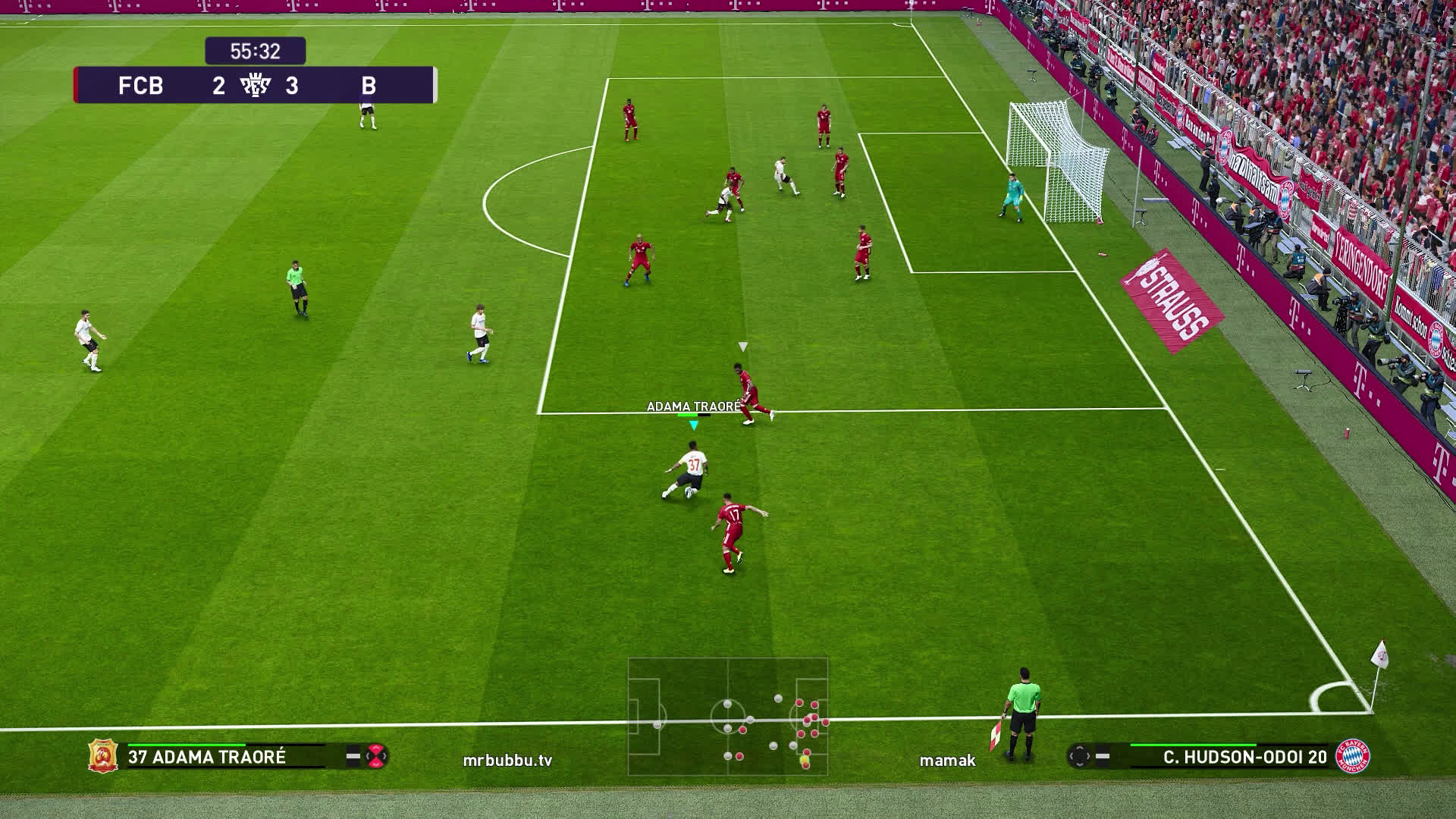Click the Bayern München crest icon
The width and height of the screenshot is (1456, 819).
tap(1352, 756)
